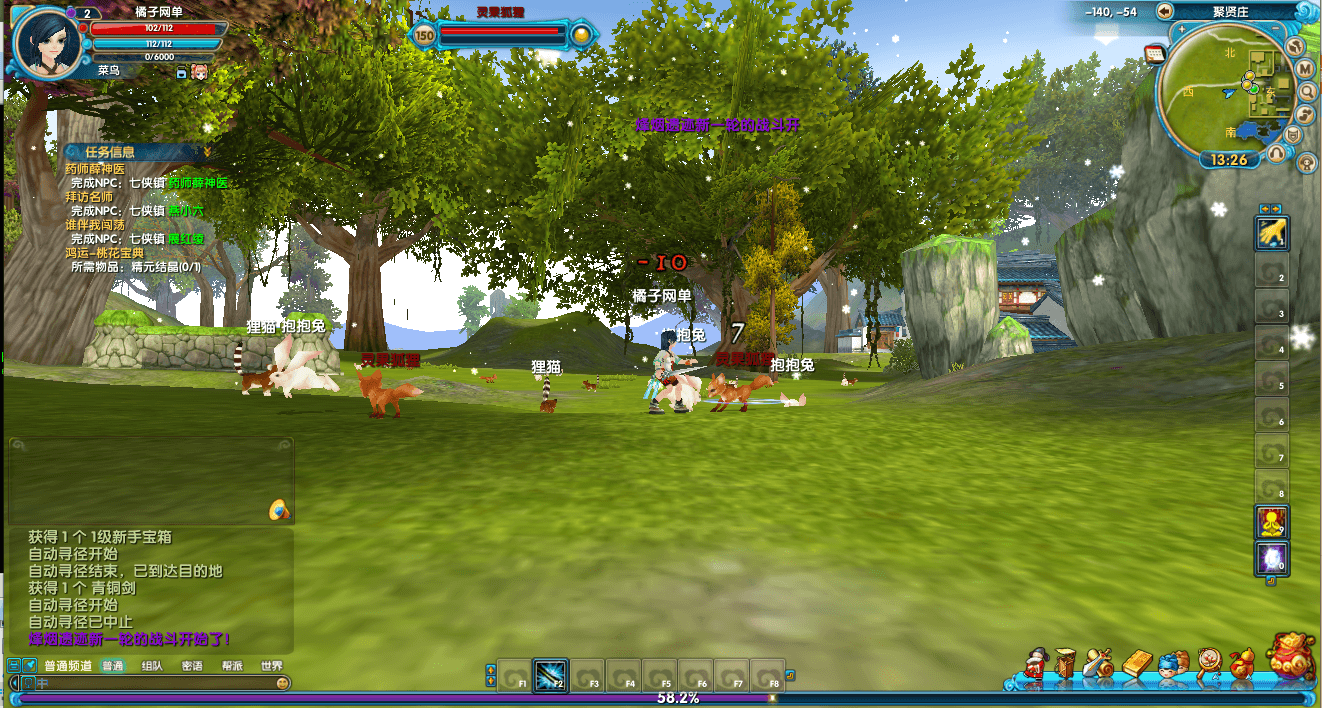Open the calendar icon beside the minimap

coord(1154,52)
